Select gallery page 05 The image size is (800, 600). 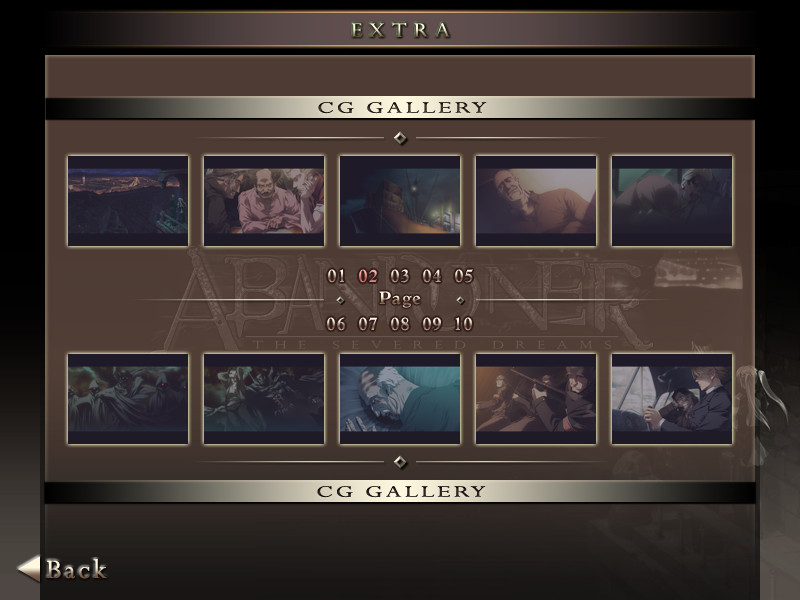463,276
